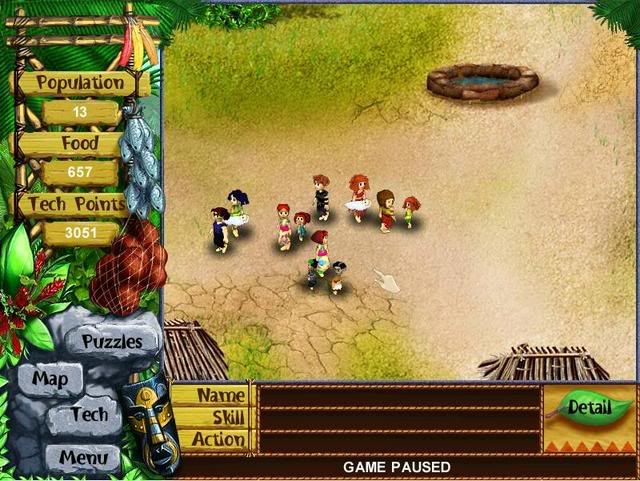This screenshot has width=640, height=481.
Task: Show the Tech upgrades screen
Action: click(x=89, y=414)
